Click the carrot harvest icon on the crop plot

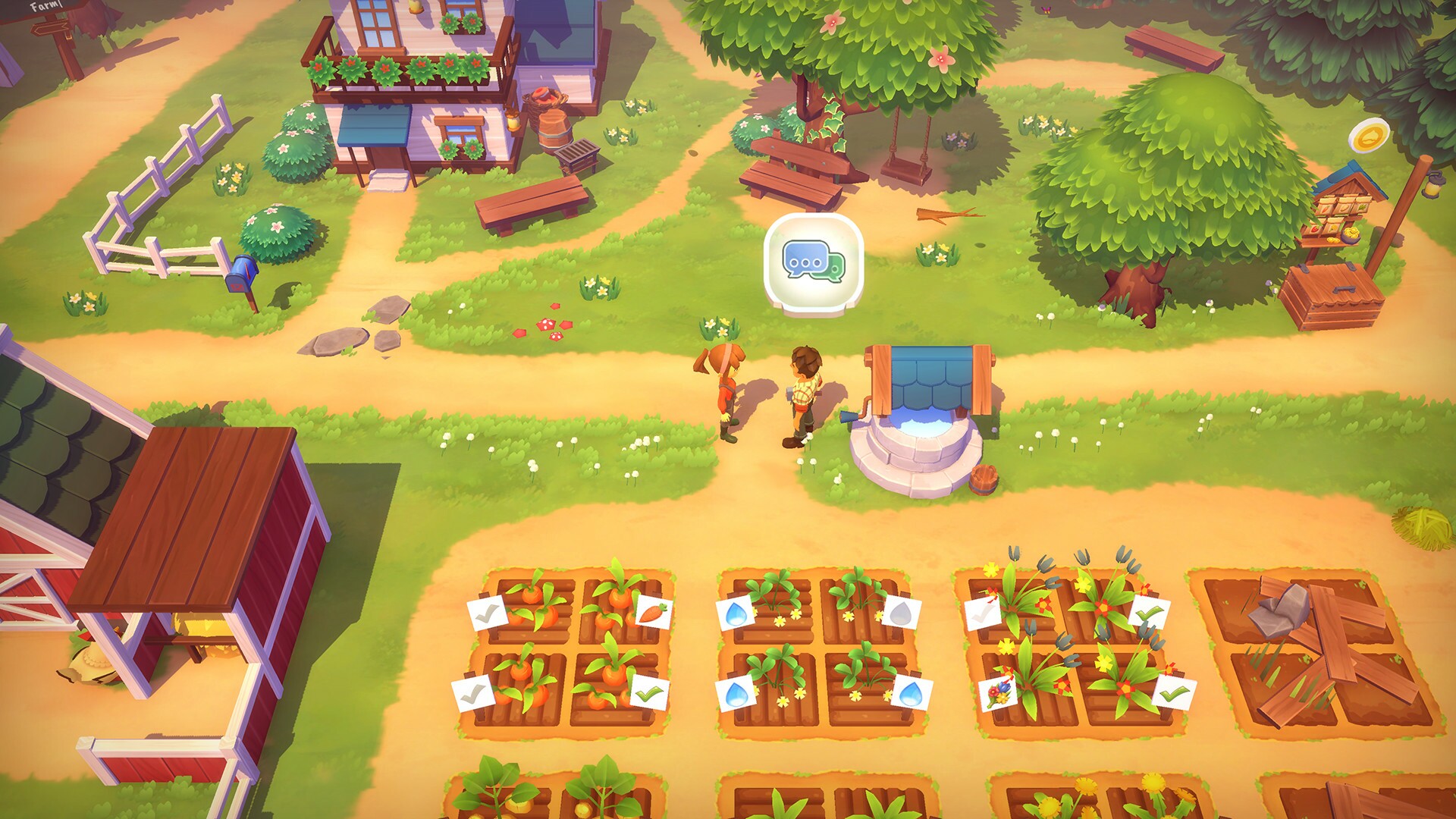coord(652,612)
